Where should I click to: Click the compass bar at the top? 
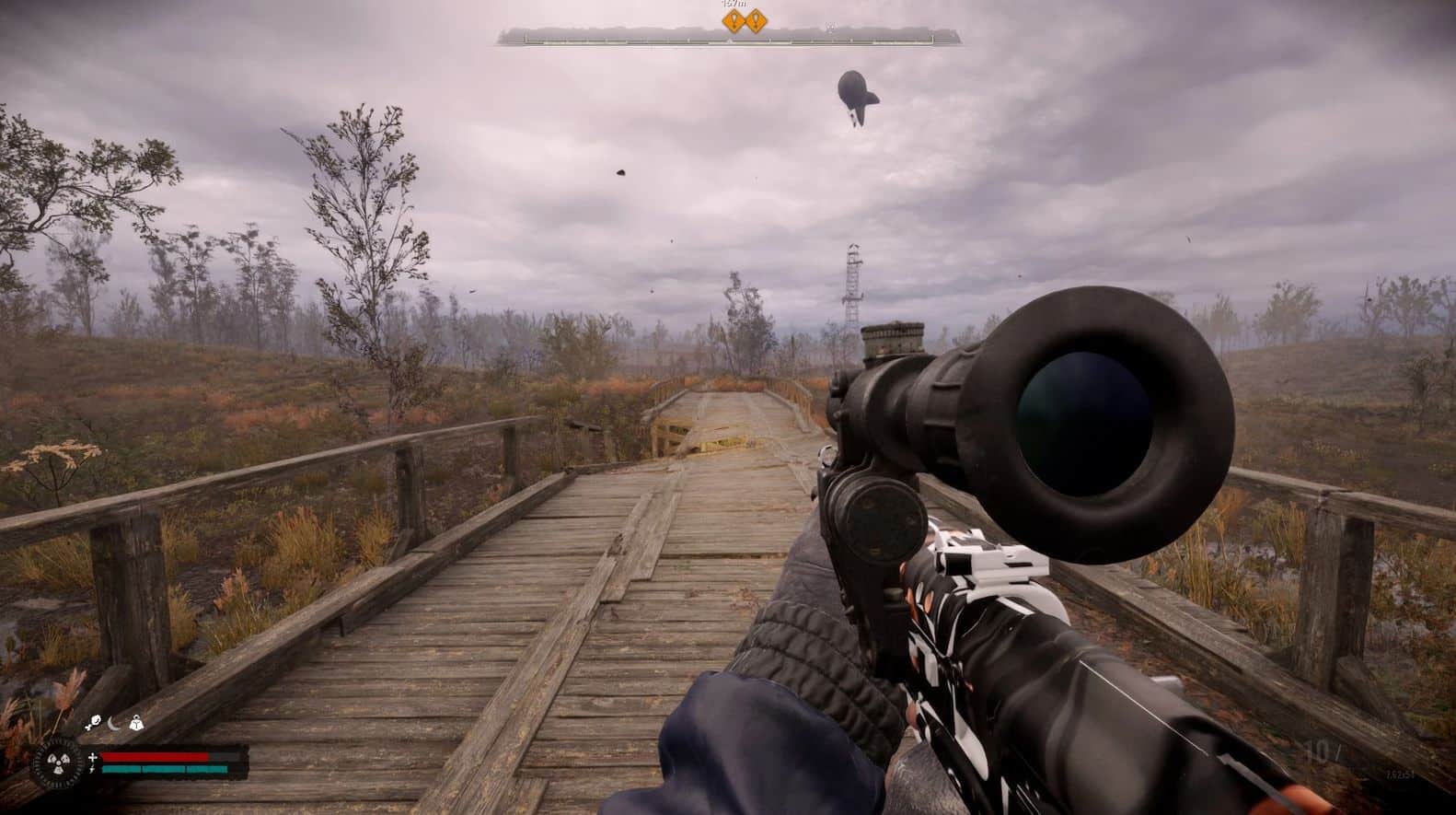click(x=732, y=37)
